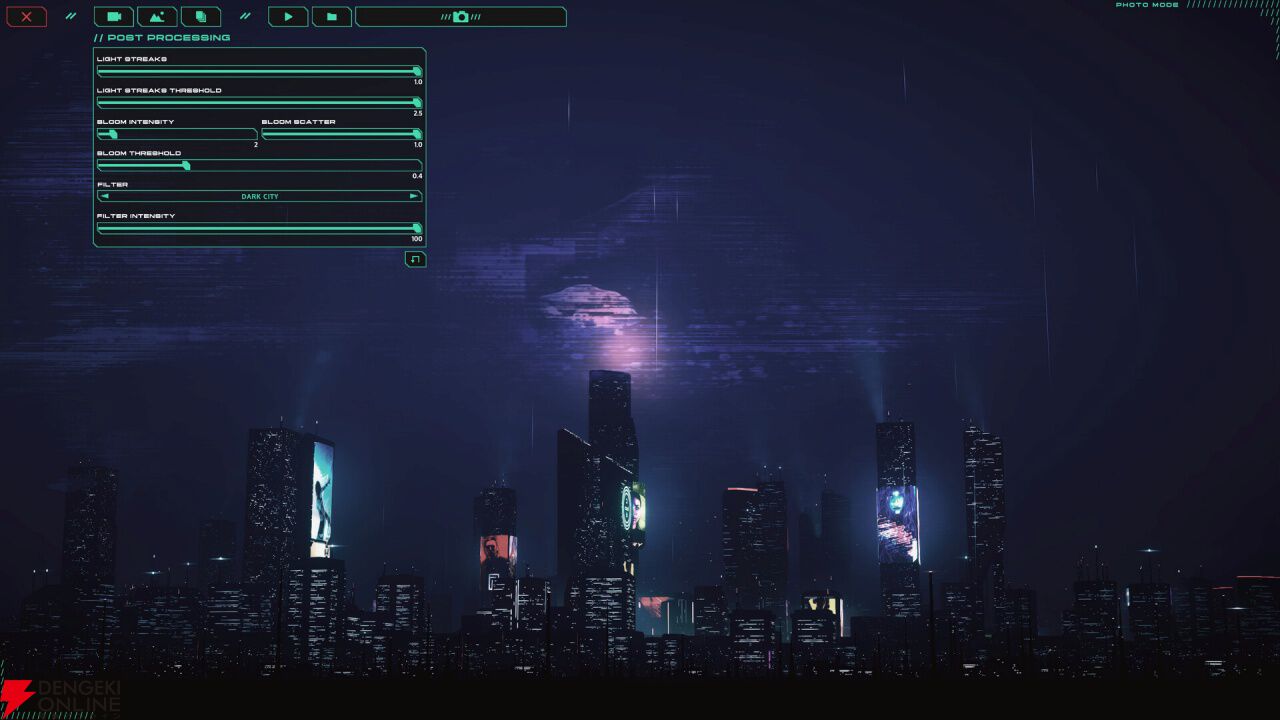This screenshot has width=1280, height=720.
Task: Open the Dark City filter selector
Action: [260, 196]
